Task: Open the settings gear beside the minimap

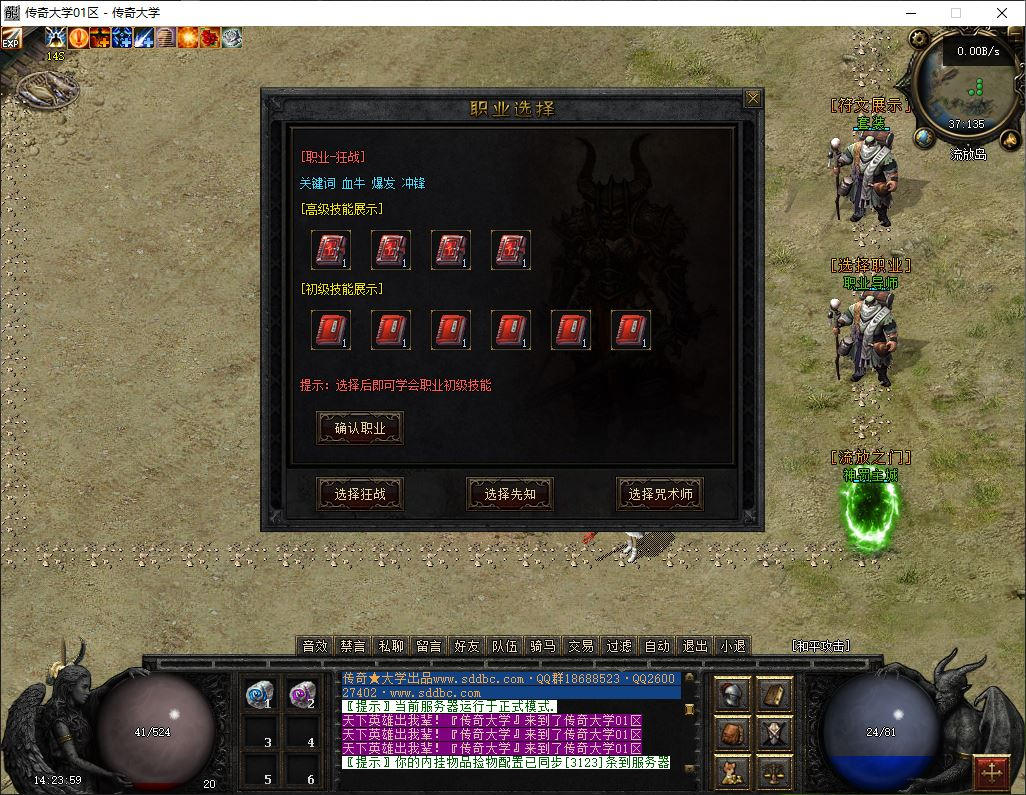Action: [x=919, y=39]
